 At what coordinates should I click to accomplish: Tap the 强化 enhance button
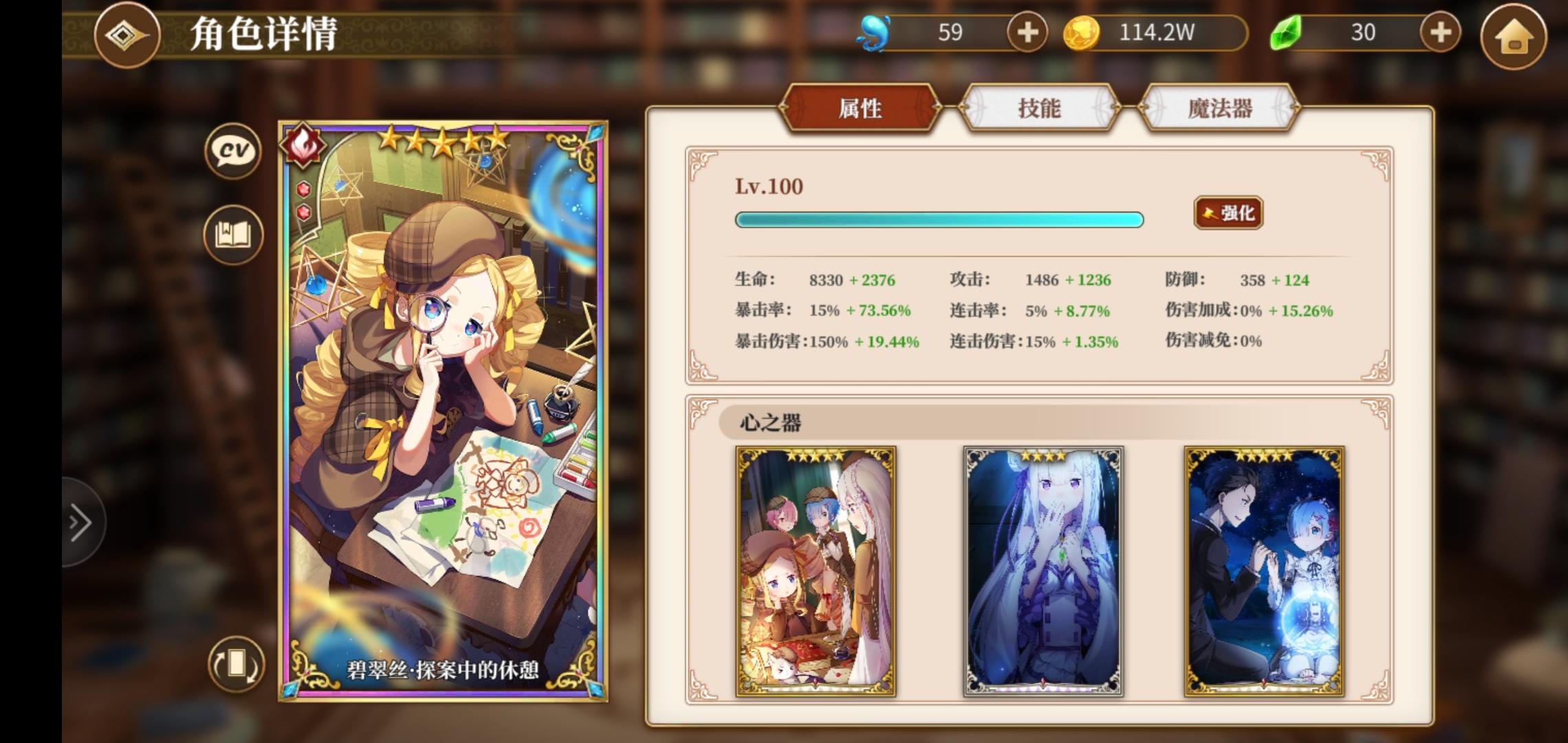(x=1227, y=213)
